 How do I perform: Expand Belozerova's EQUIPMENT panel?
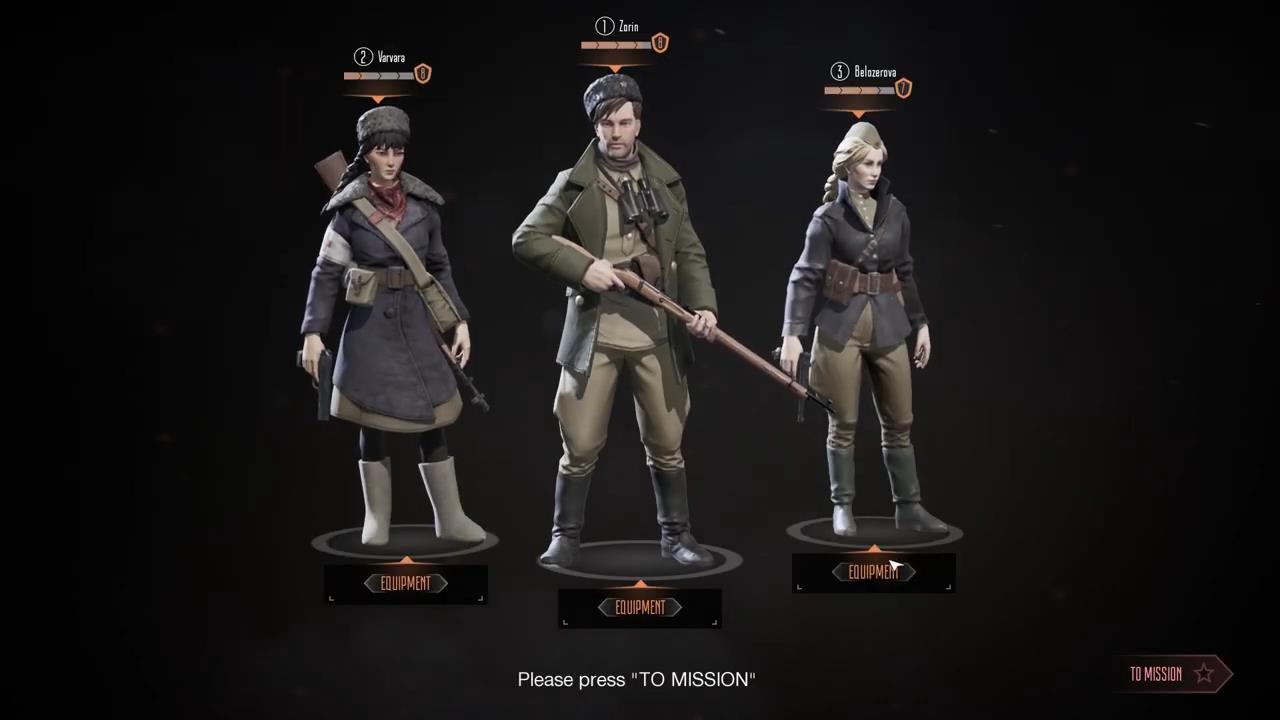(x=873, y=572)
